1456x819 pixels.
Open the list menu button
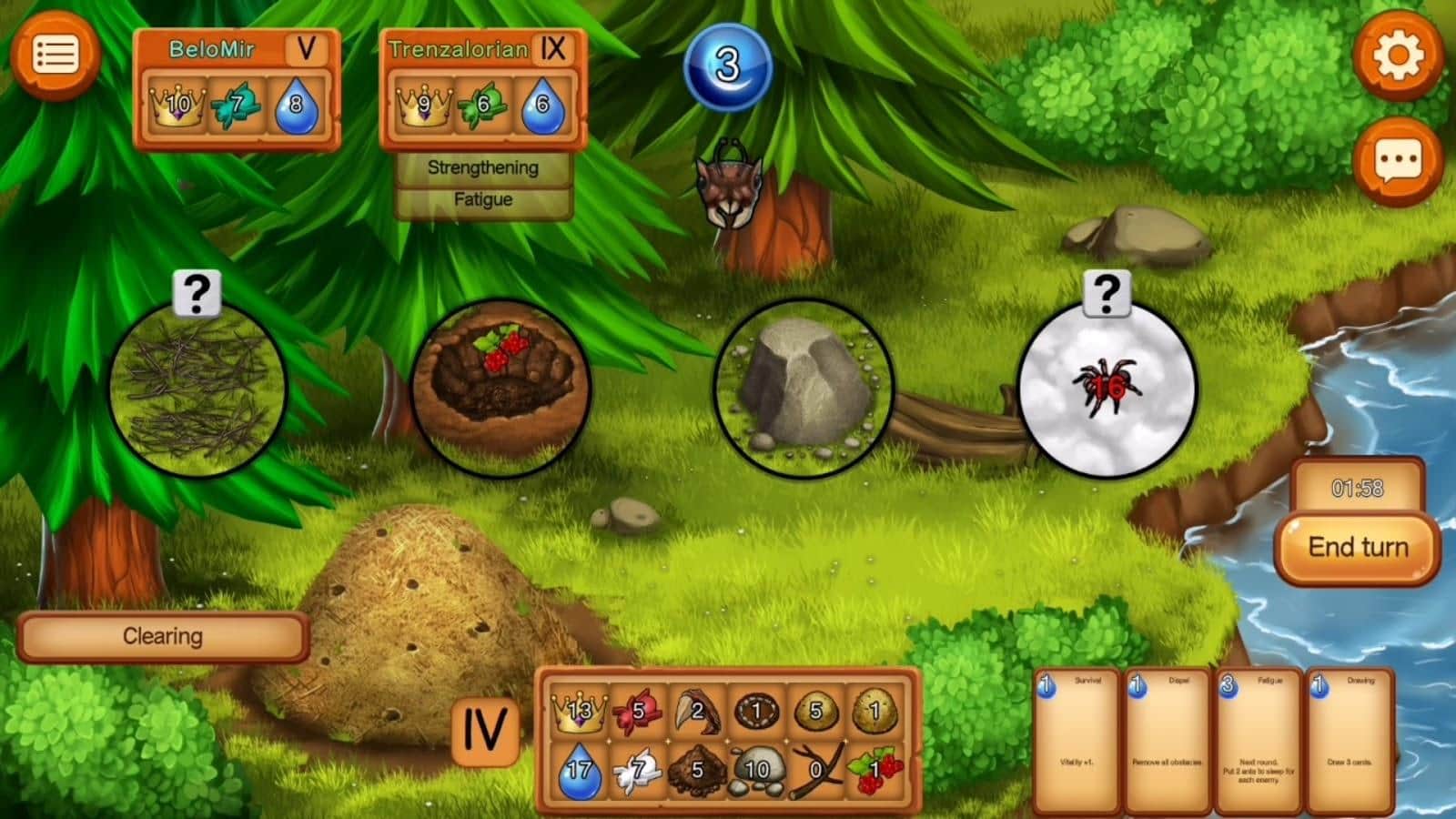coord(55,56)
